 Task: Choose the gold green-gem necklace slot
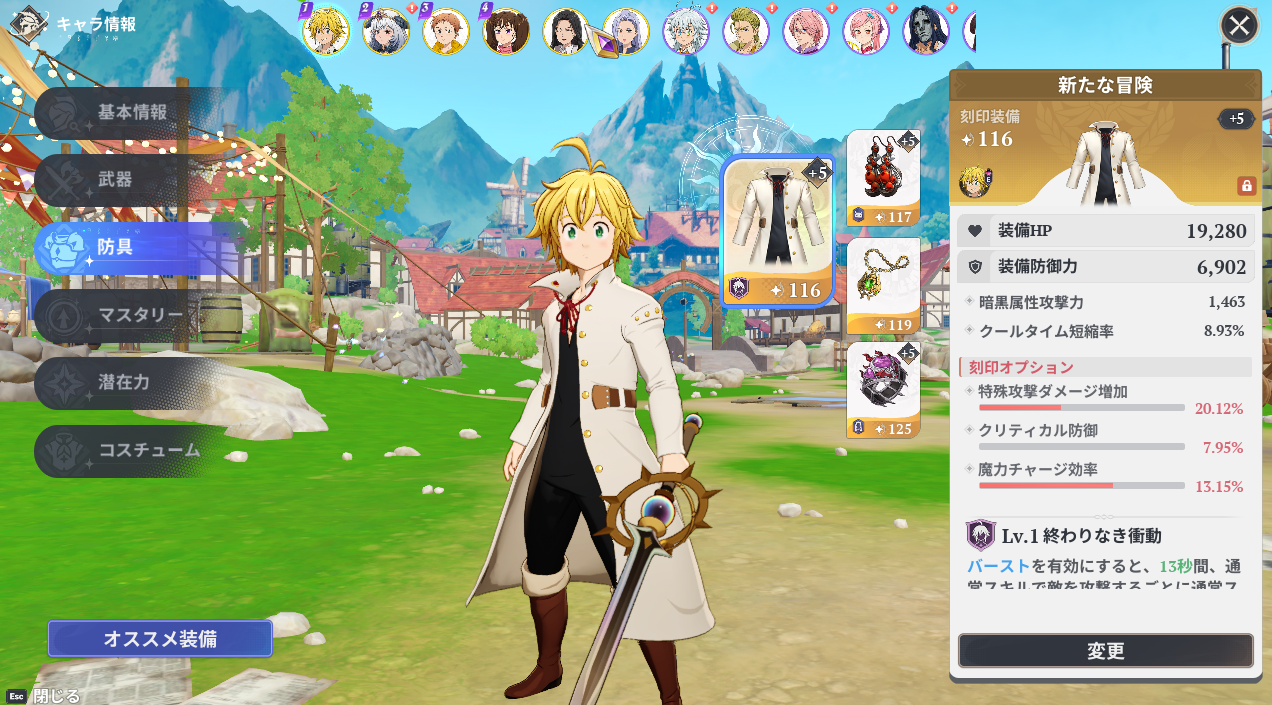[x=883, y=285]
